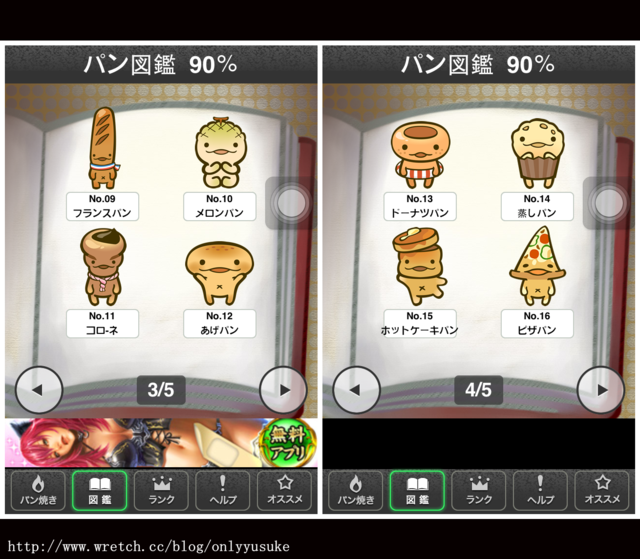The width and height of the screenshot is (640, 559).
Task: Select 図鑑 tab on the 4/5 page screen
Action: tap(416, 490)
